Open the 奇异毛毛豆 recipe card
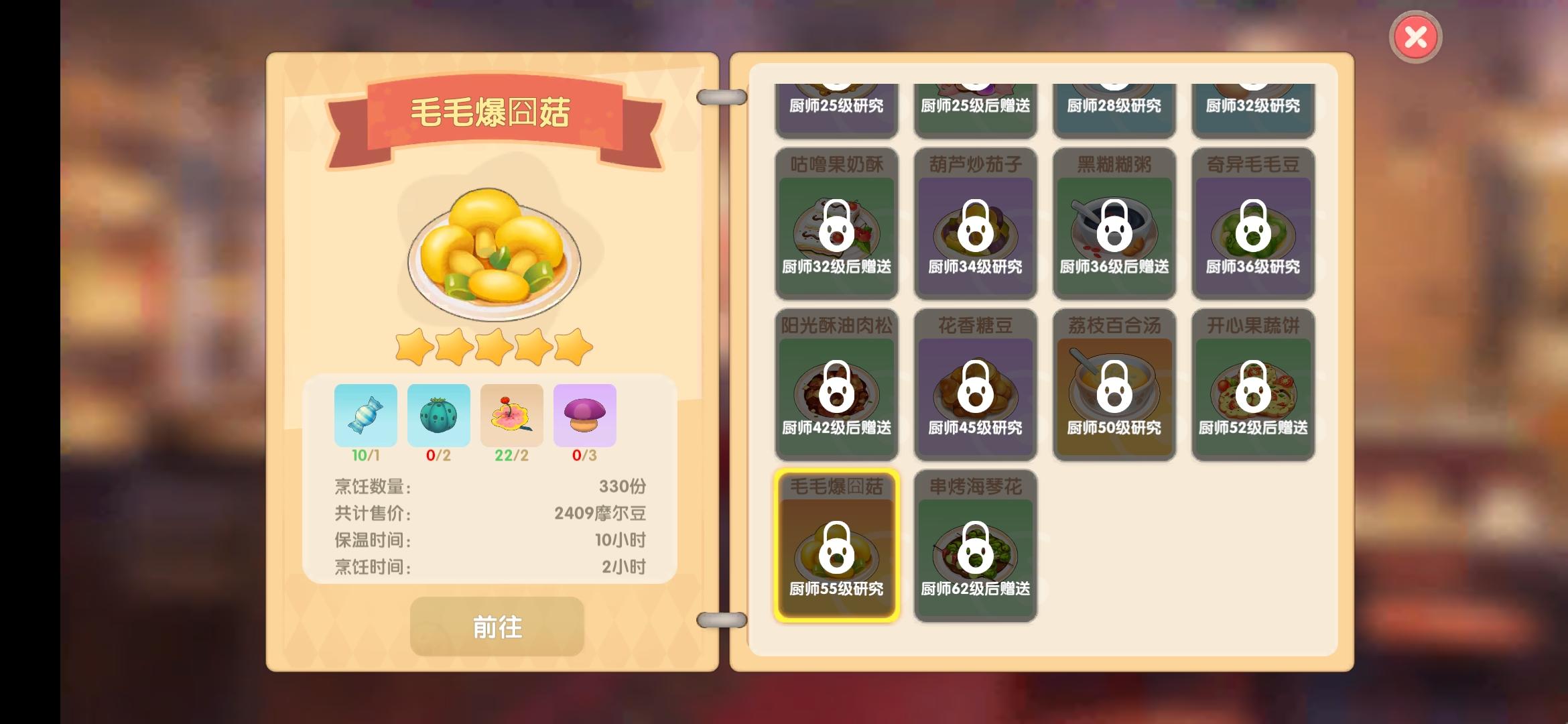Viewport: 1568px width, 724px height. tap(1252, 225)
